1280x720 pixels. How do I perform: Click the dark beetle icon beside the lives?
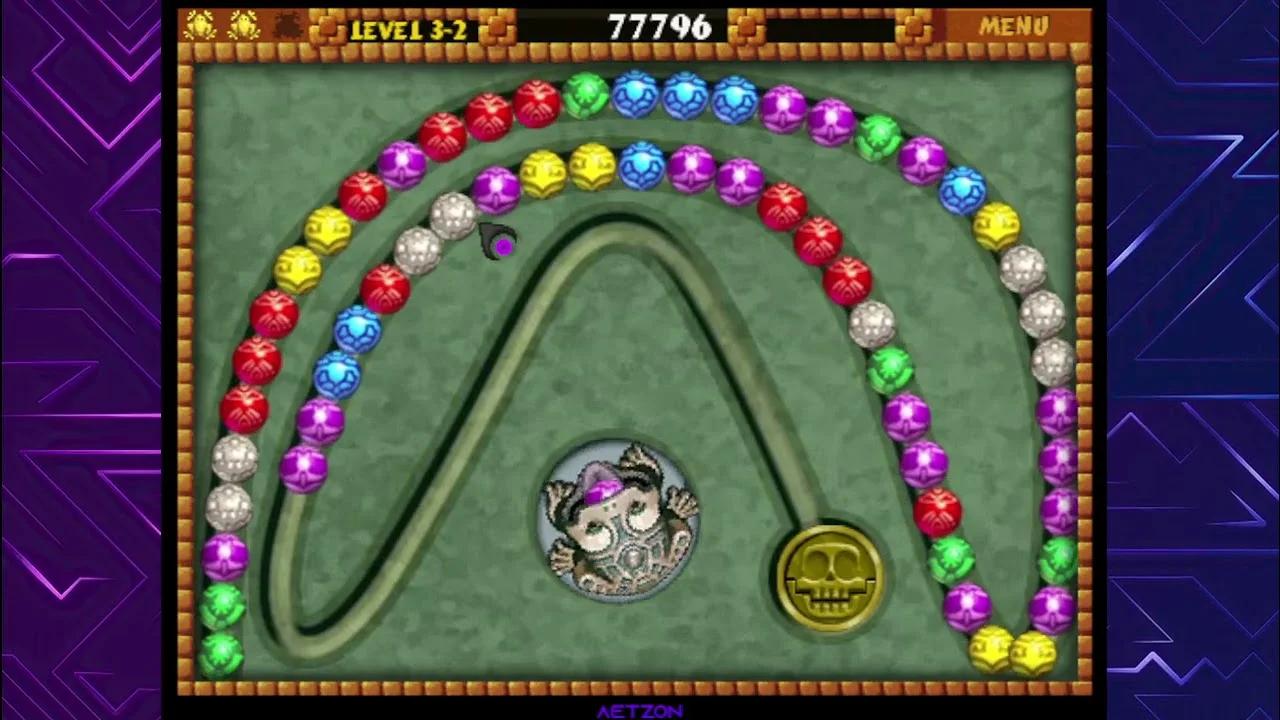(287, 26)
